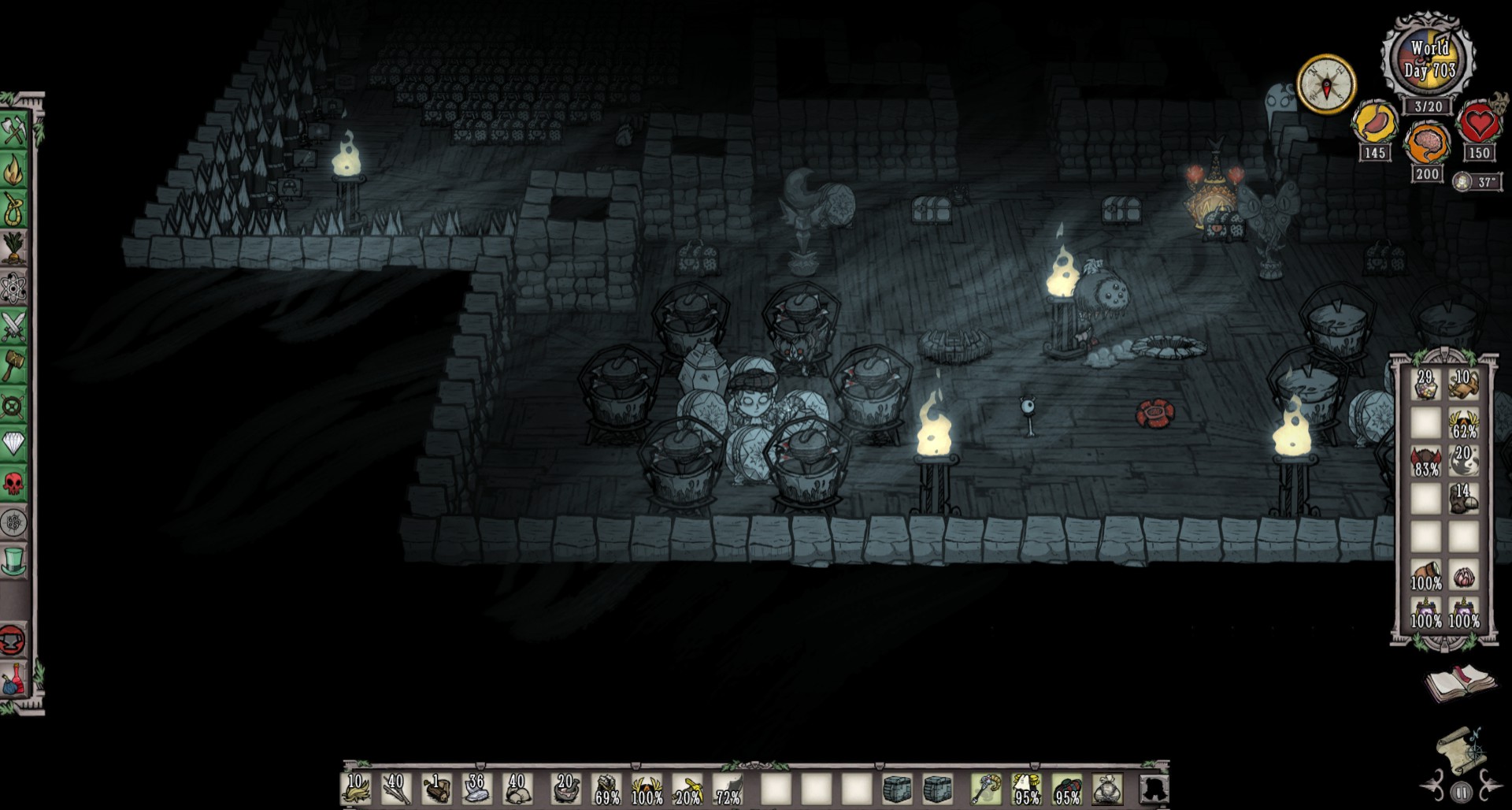The image size is (1512, 810).
Task: Toggle the pause button in the corner
Action: tap(1462, 791)
